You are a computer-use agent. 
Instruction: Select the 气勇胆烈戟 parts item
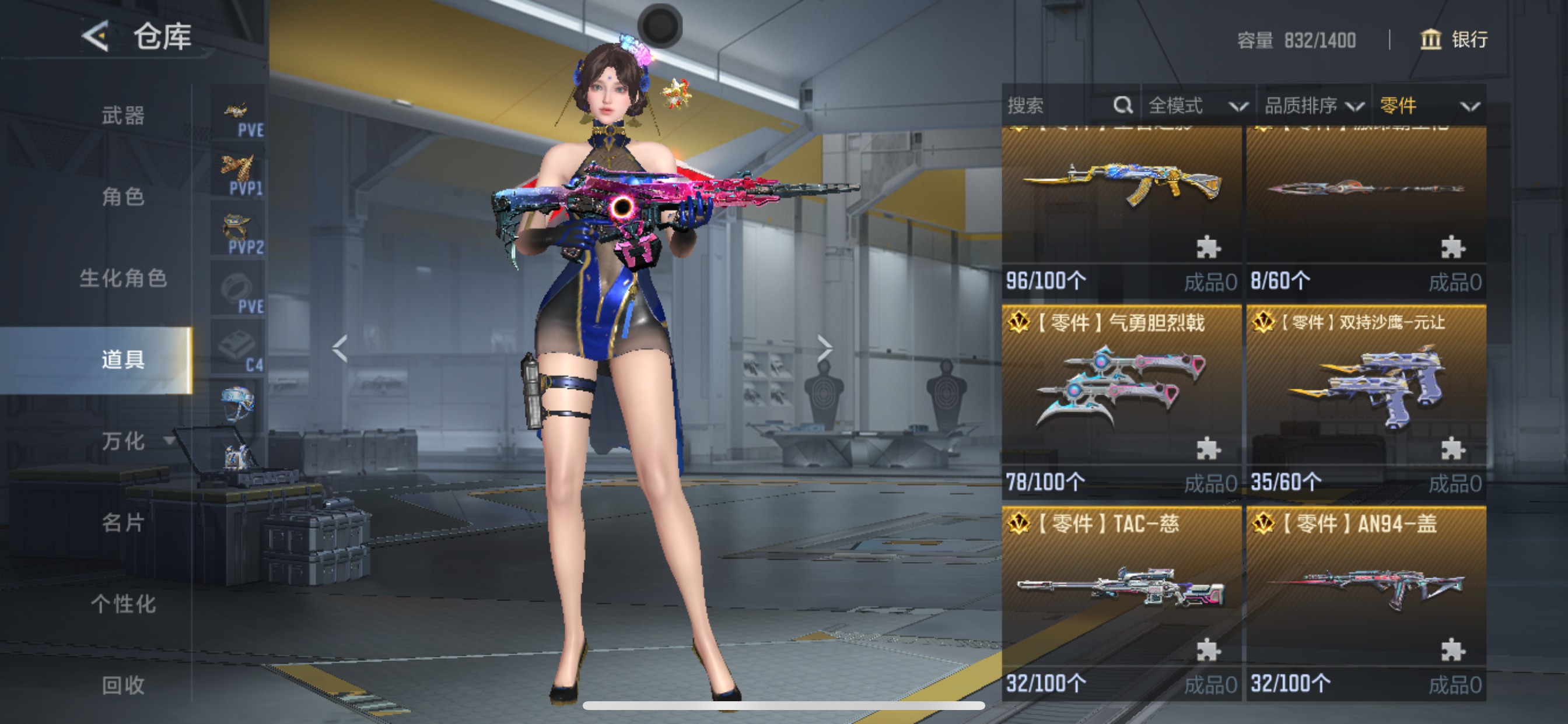1121,399
